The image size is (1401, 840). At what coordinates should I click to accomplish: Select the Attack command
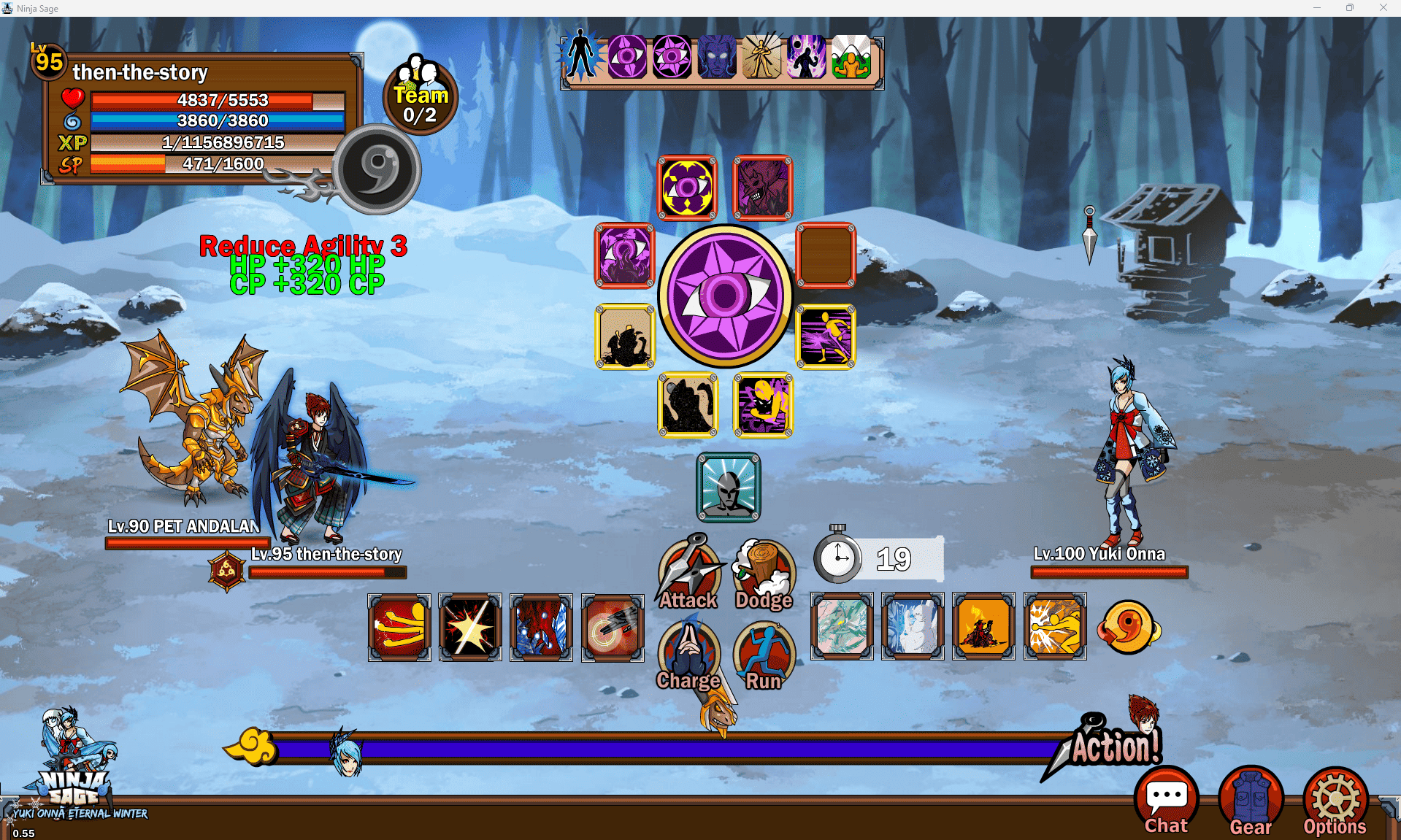pyautogui.click(x=689, y=574)
